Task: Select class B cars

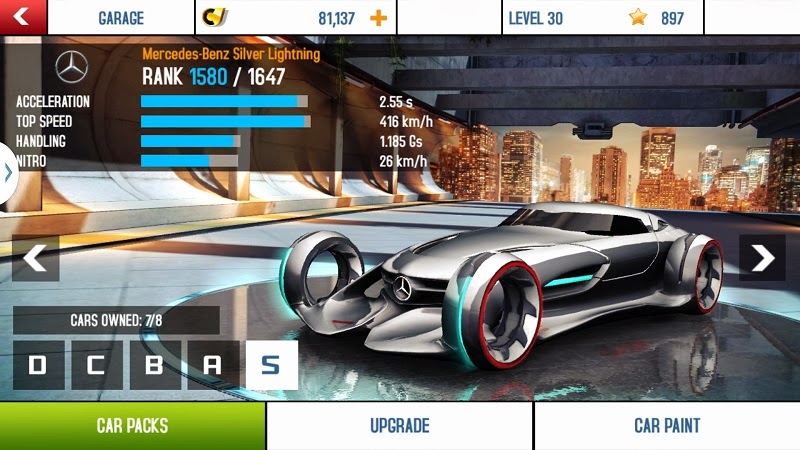Action: coord(154,365)
